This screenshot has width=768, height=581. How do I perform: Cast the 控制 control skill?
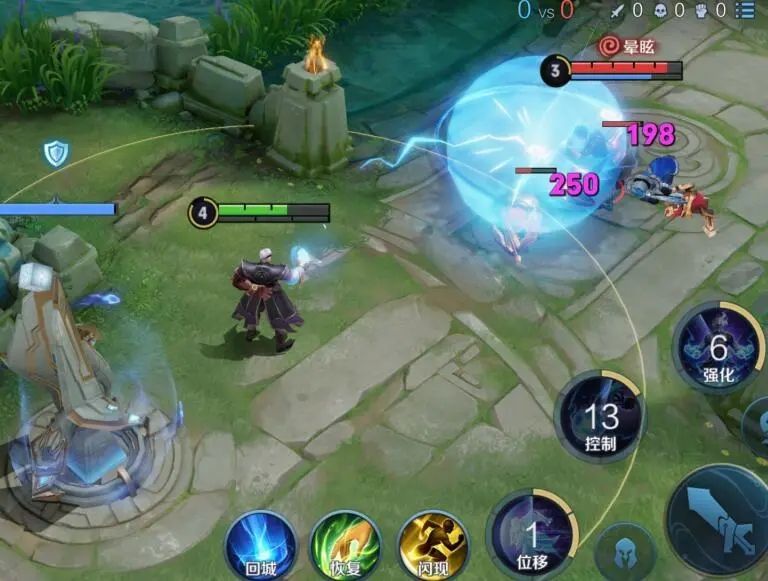point(600,417)
